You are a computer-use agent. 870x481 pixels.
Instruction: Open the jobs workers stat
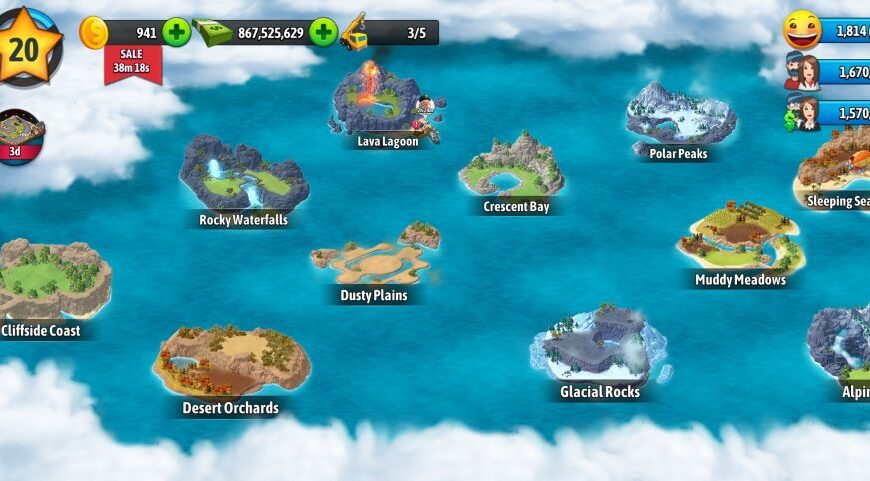[803, 113]
